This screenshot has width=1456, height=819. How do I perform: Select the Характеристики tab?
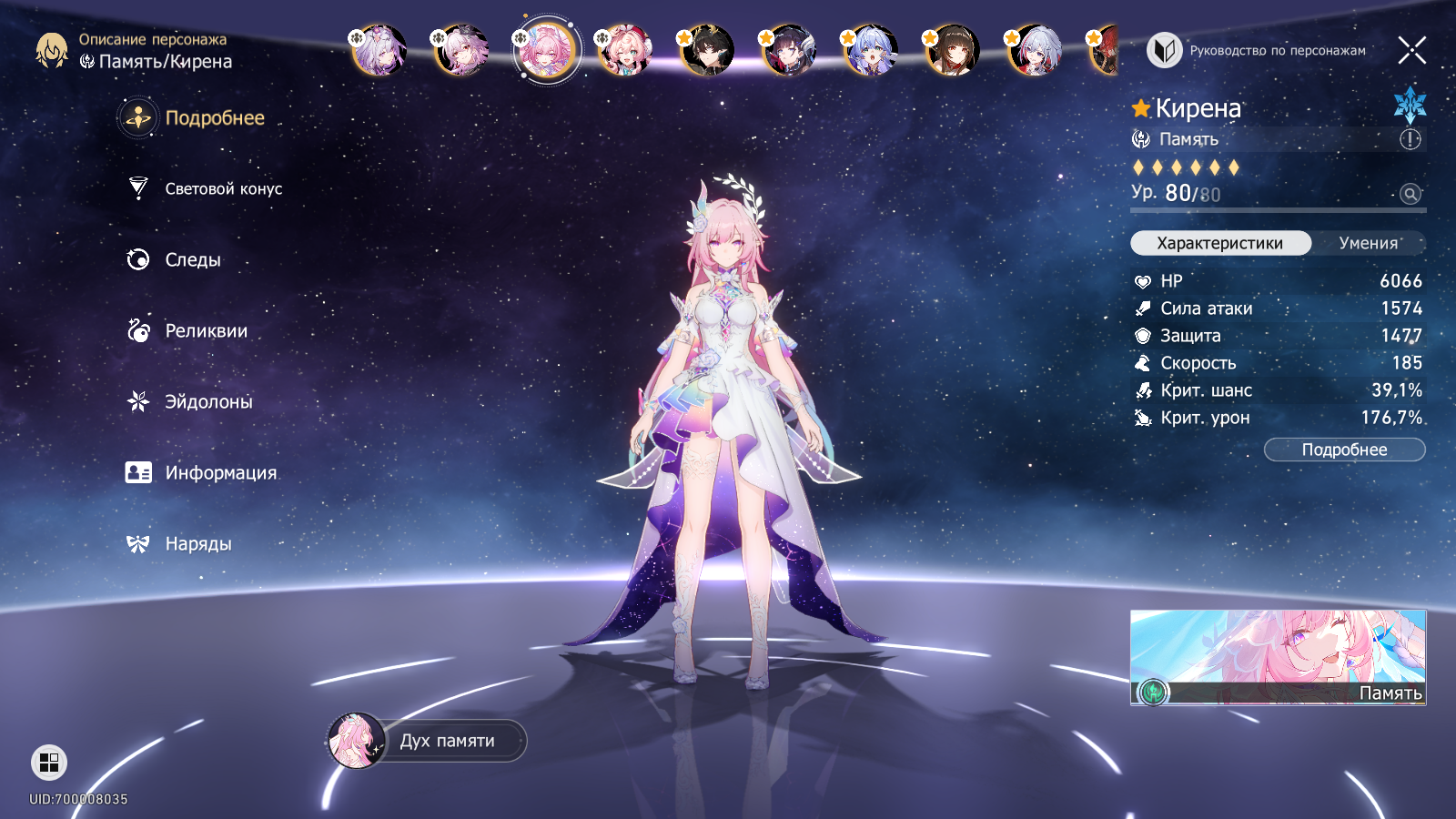[1219, 243]
